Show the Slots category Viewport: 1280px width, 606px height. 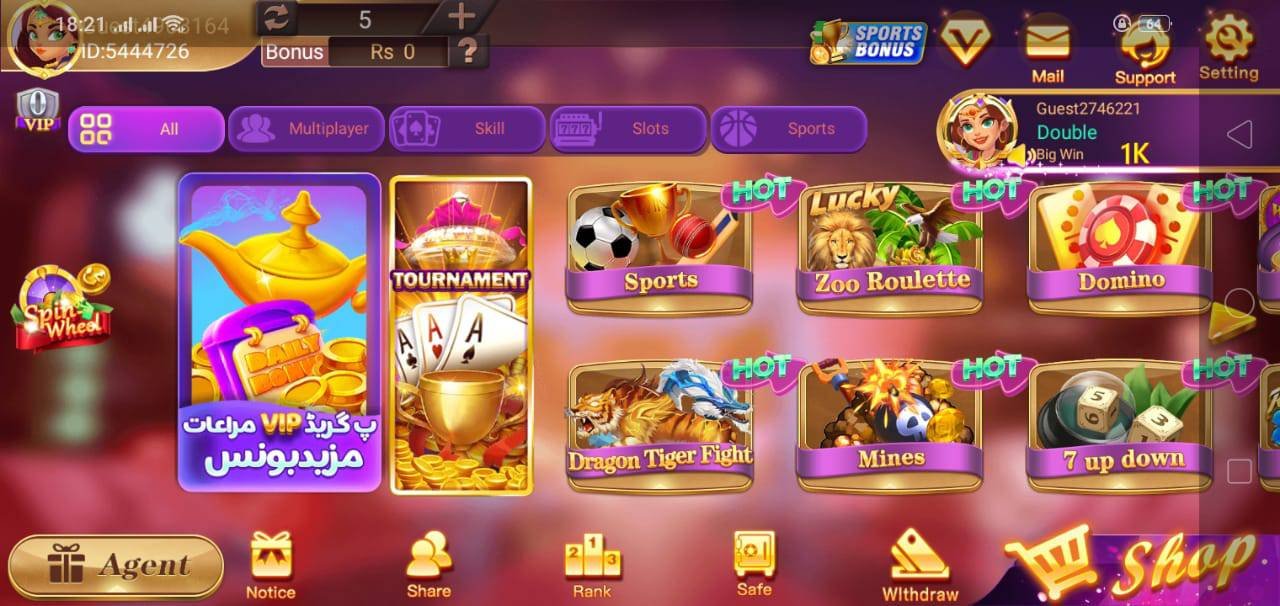point(628,129)
